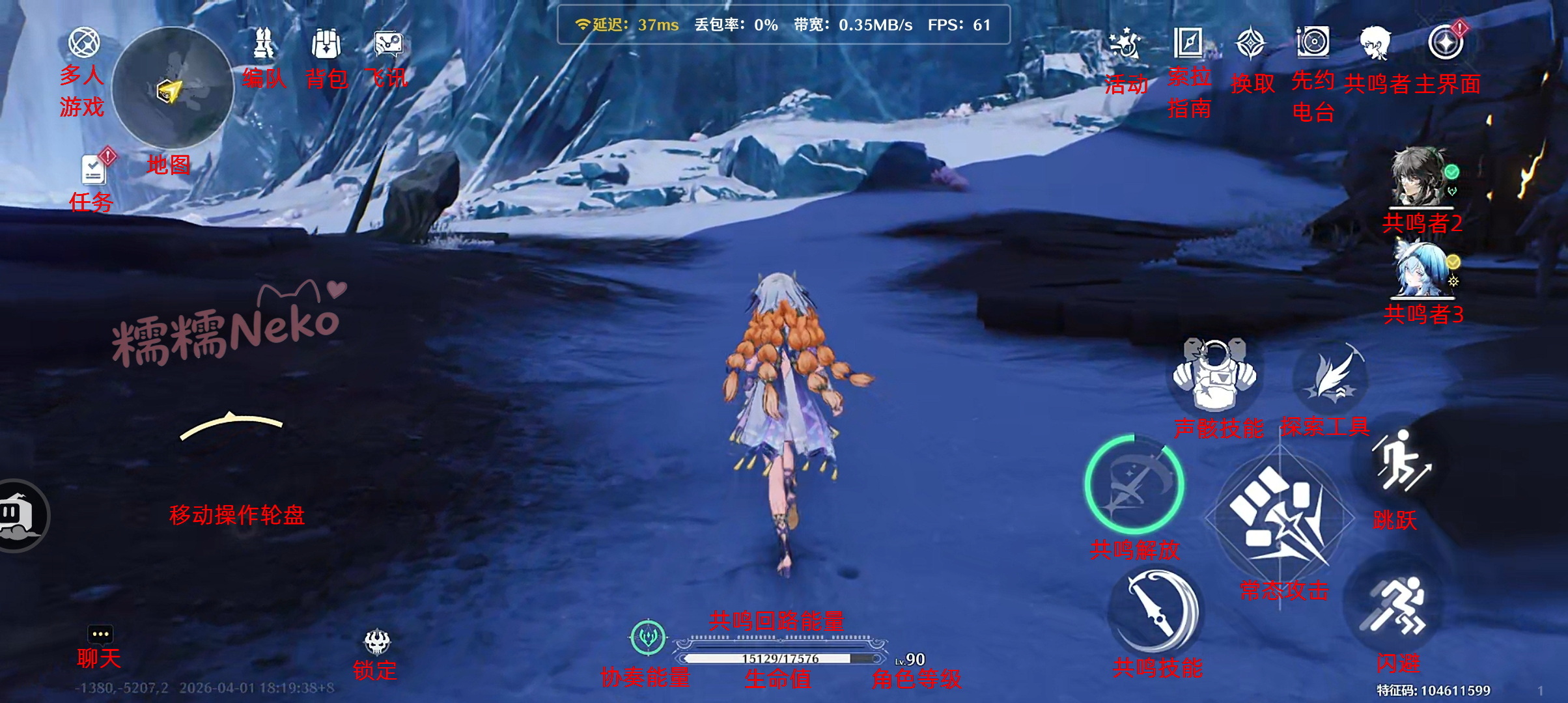Screen dimensions: 1568x703
Task: Open the Solaris guidebook icon
Action: point(1188,43)
